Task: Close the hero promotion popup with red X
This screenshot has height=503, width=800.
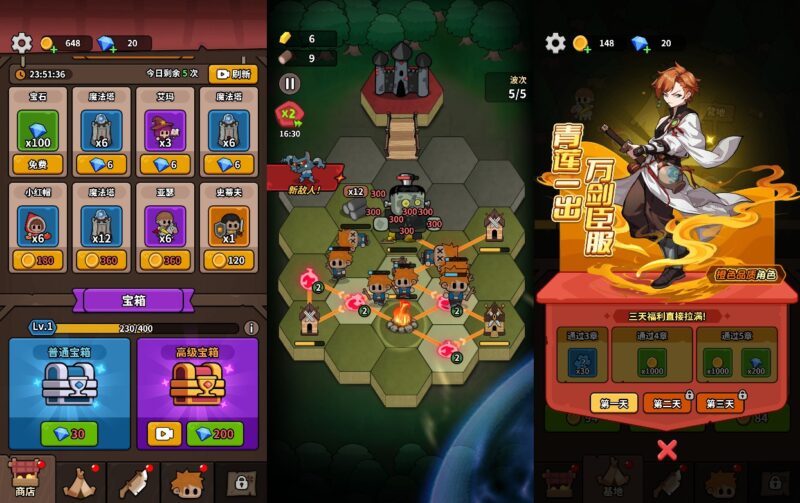Action: pyautogui.click(x=667, y=449)
